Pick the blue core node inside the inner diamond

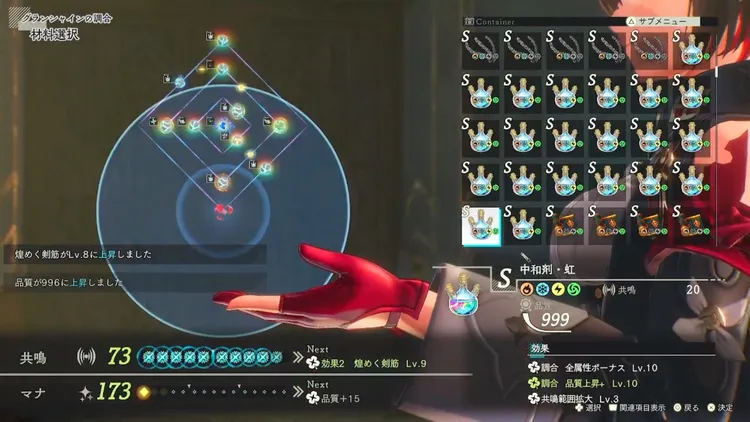(222, 125)
